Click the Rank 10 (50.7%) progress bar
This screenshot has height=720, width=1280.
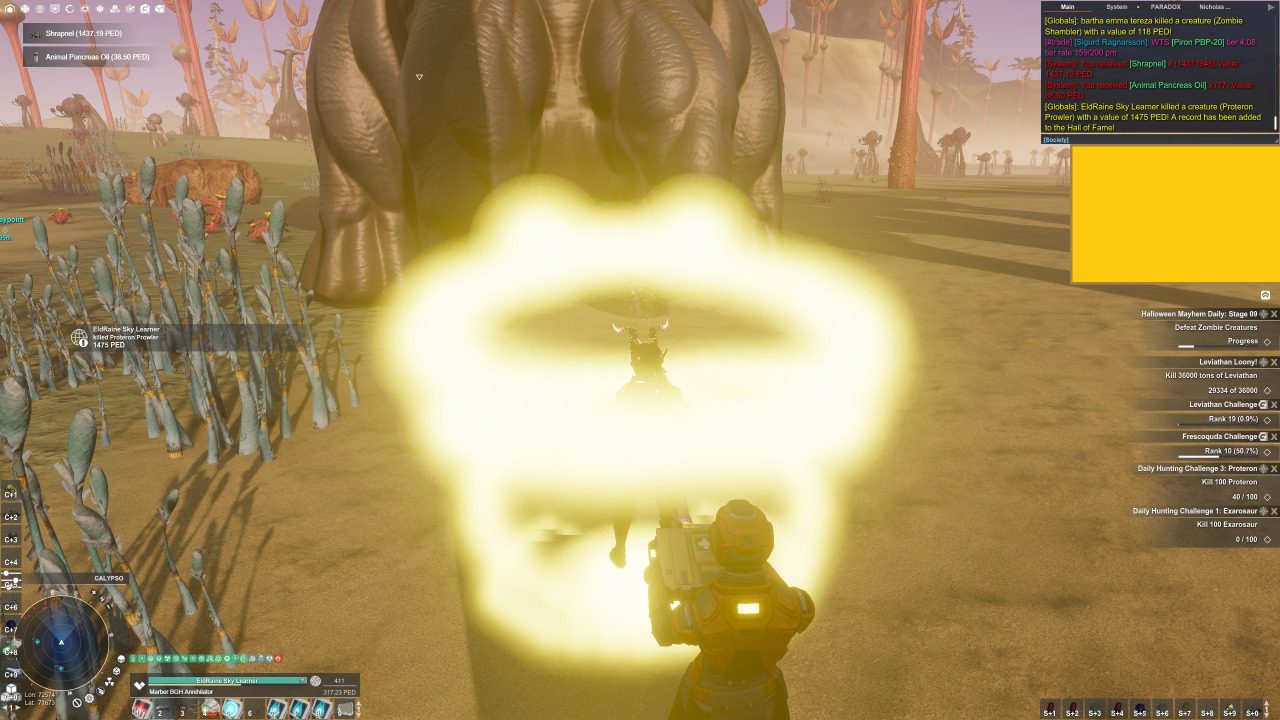(1210, 452)
